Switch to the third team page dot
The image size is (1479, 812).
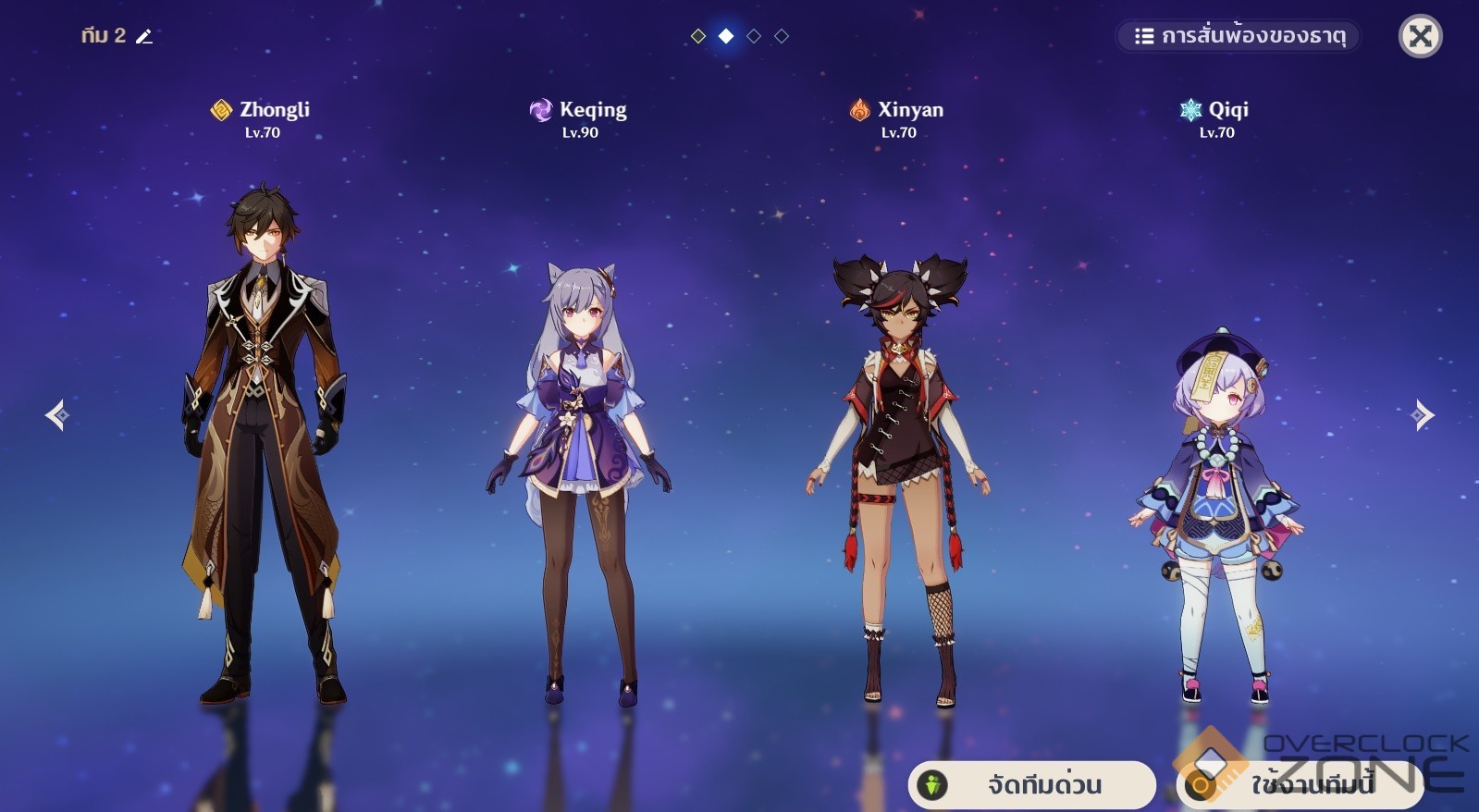(754, 36)
